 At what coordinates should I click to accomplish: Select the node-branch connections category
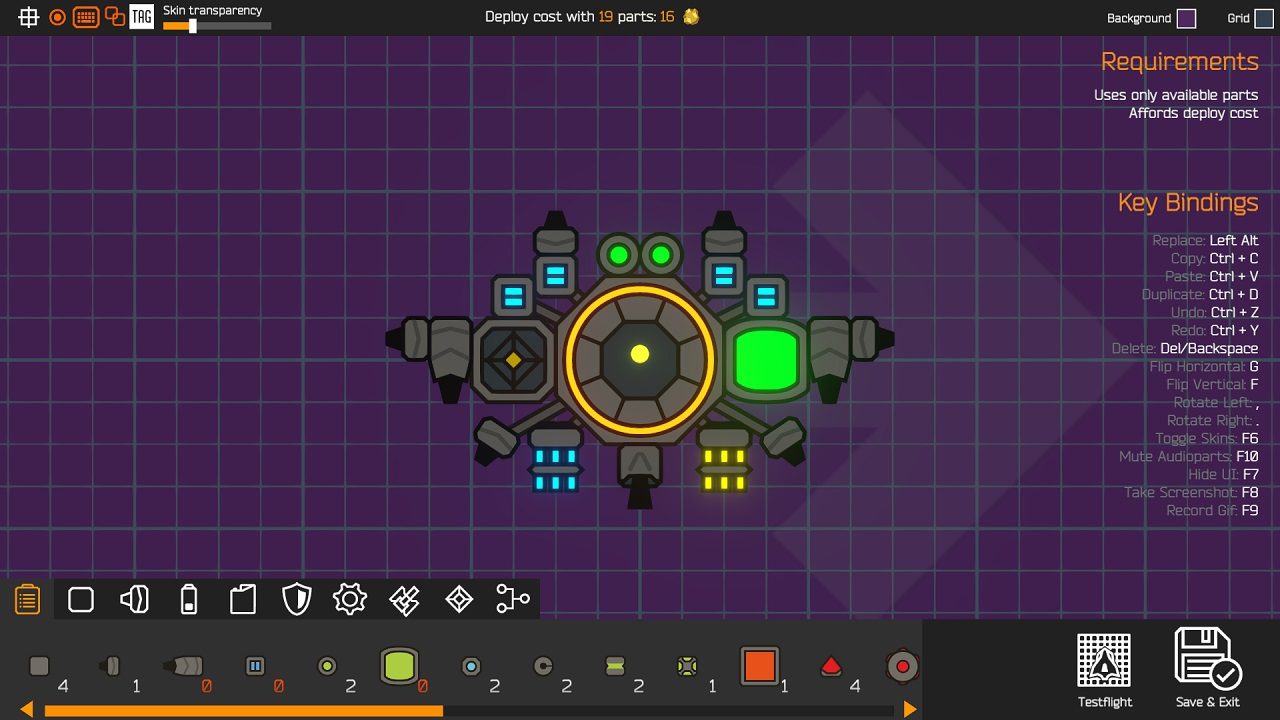point(512,600)
